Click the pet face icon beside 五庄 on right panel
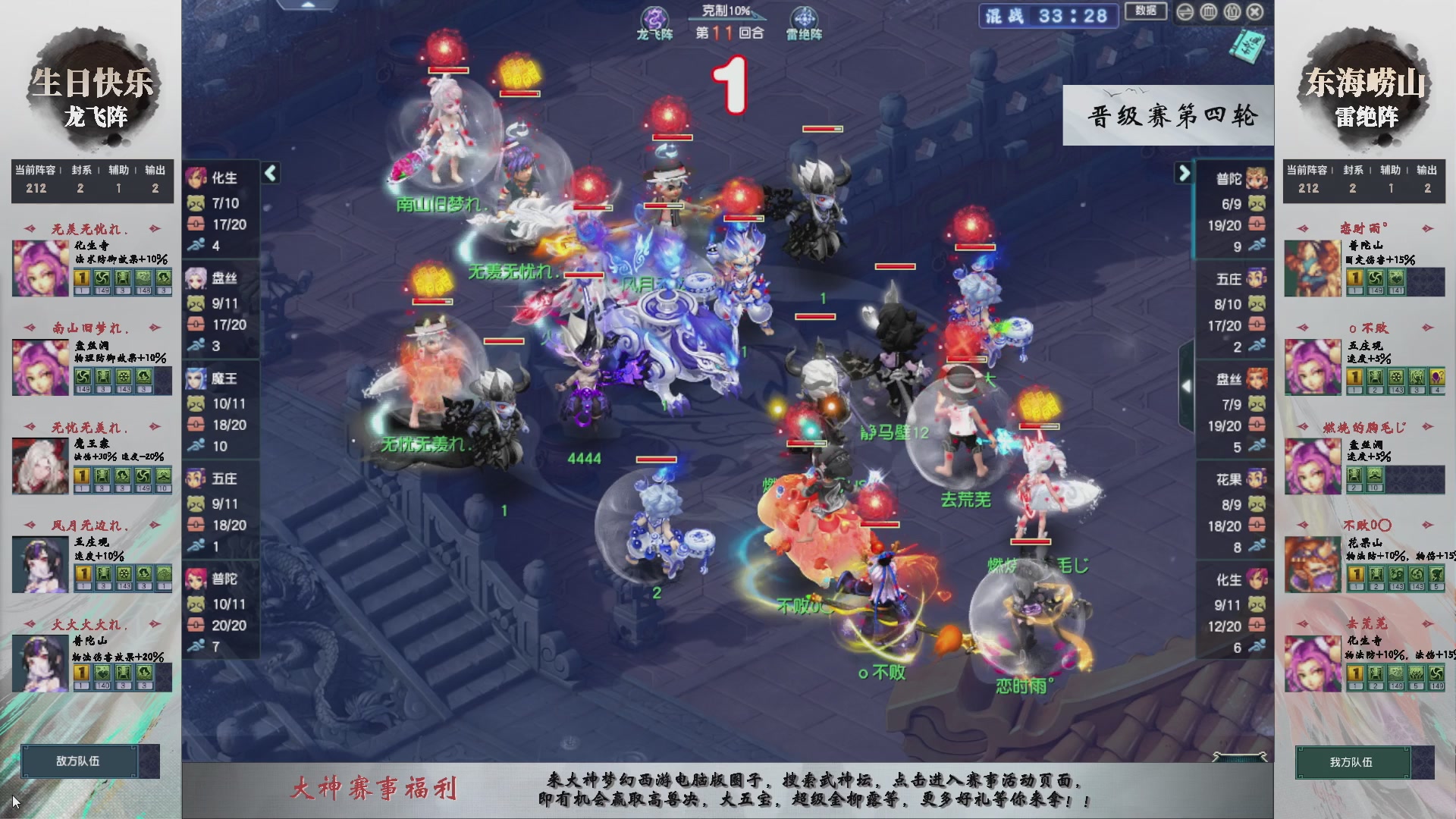 pos(1256,303)
